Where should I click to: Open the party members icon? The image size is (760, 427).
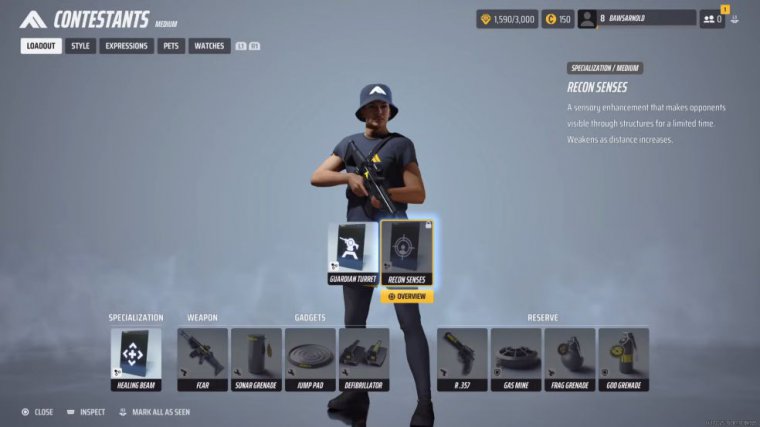pyautogui.click(x=712, y=18)
